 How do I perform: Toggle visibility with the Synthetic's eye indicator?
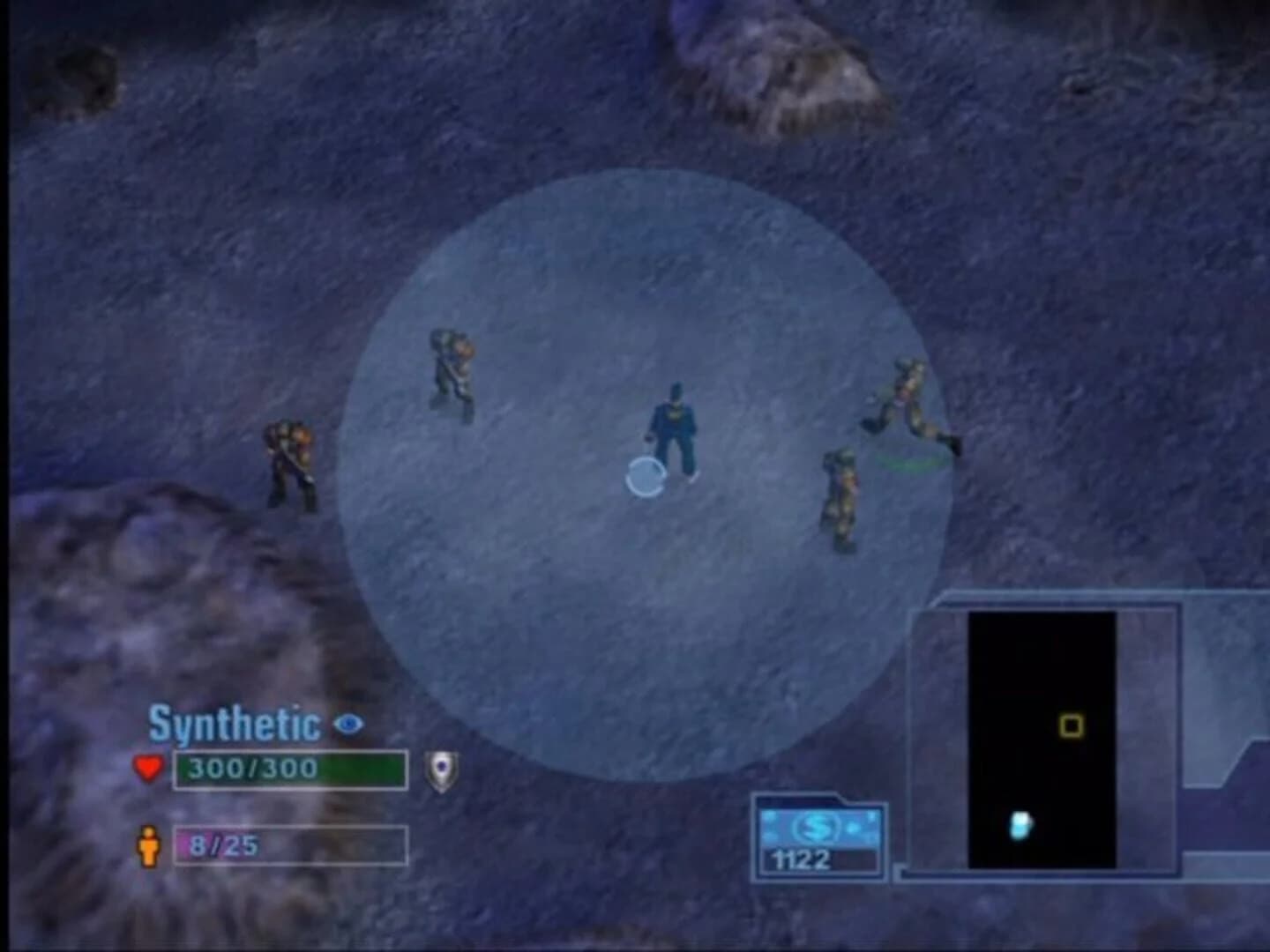pos(347,722)
